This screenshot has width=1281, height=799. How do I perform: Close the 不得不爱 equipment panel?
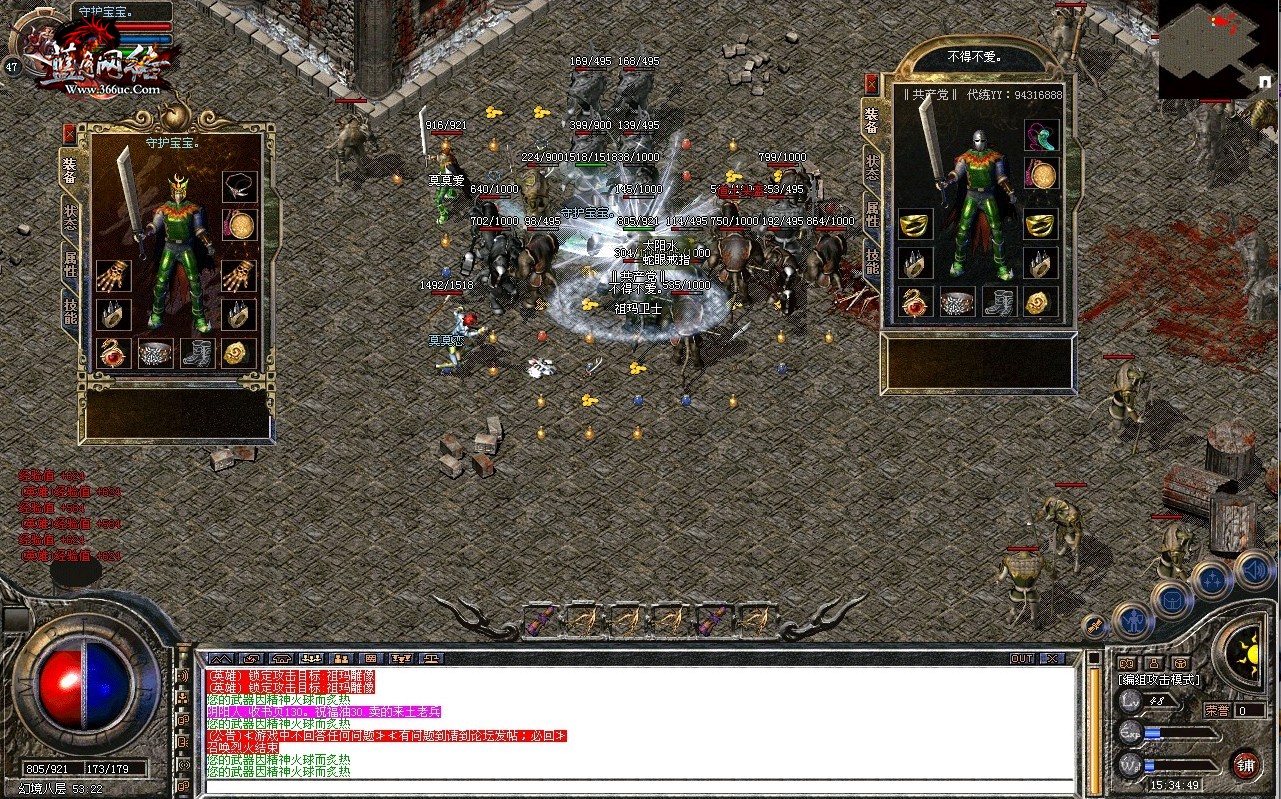click(x=871, y=84)
